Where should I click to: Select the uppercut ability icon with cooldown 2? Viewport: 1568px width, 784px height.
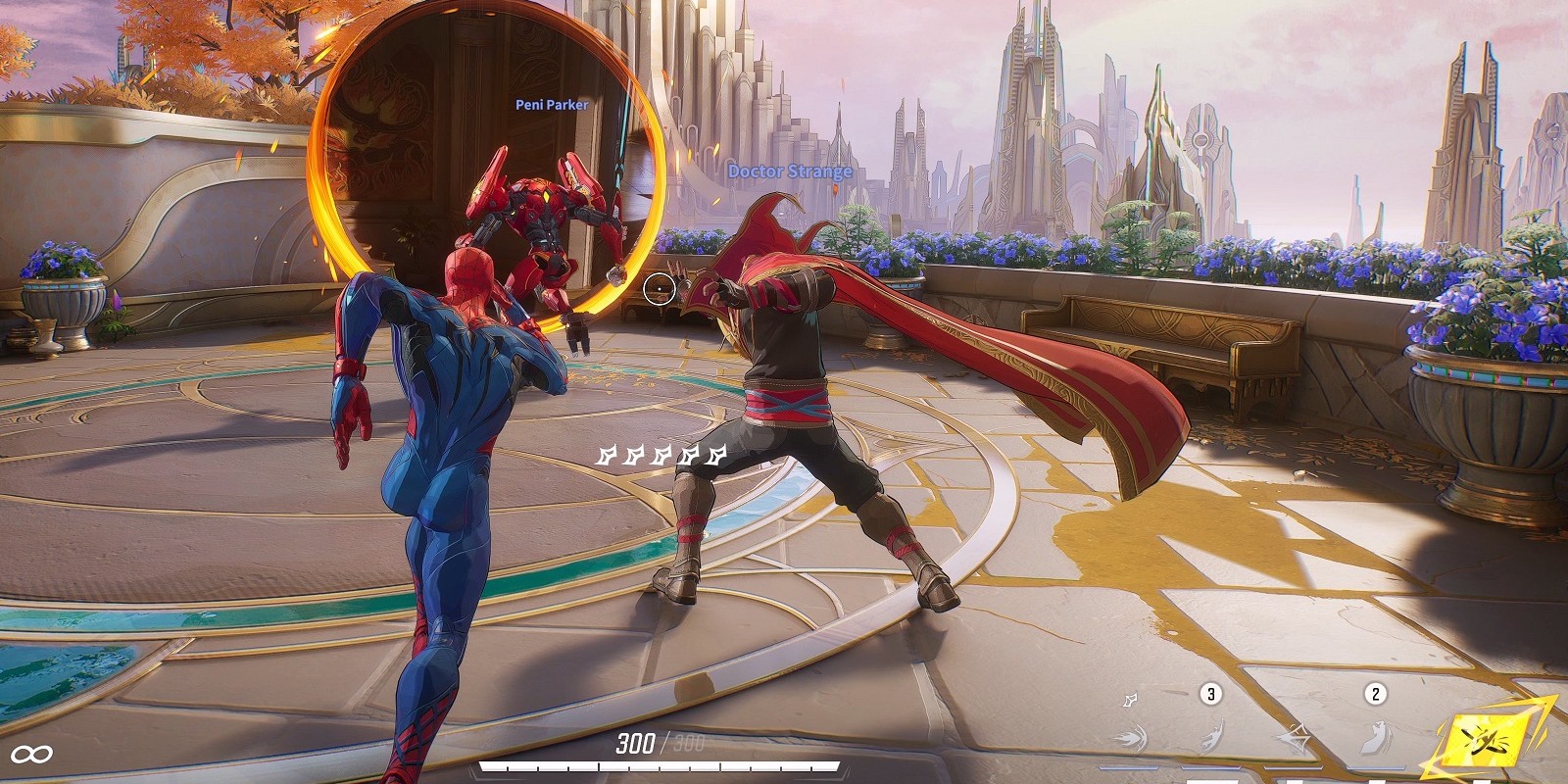(1372, 737)
